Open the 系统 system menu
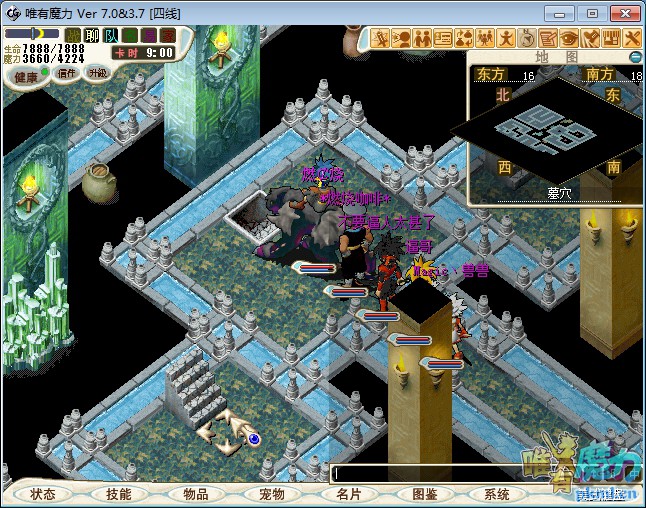Image resolution: width=646 pixels, height=508 pixels. tap(497, 494)
